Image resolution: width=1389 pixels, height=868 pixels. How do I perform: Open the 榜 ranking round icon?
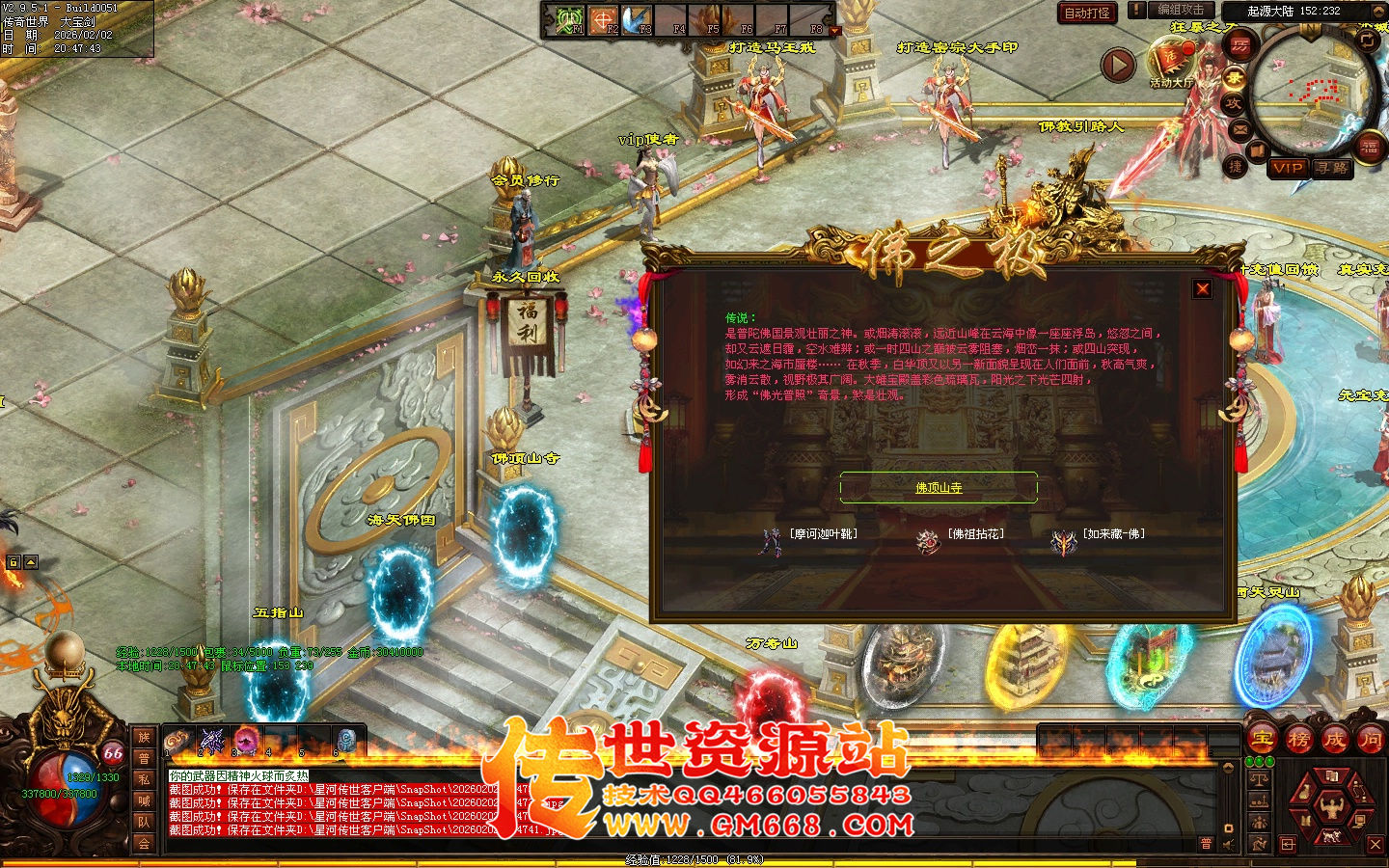click(x=1300, y=740)
